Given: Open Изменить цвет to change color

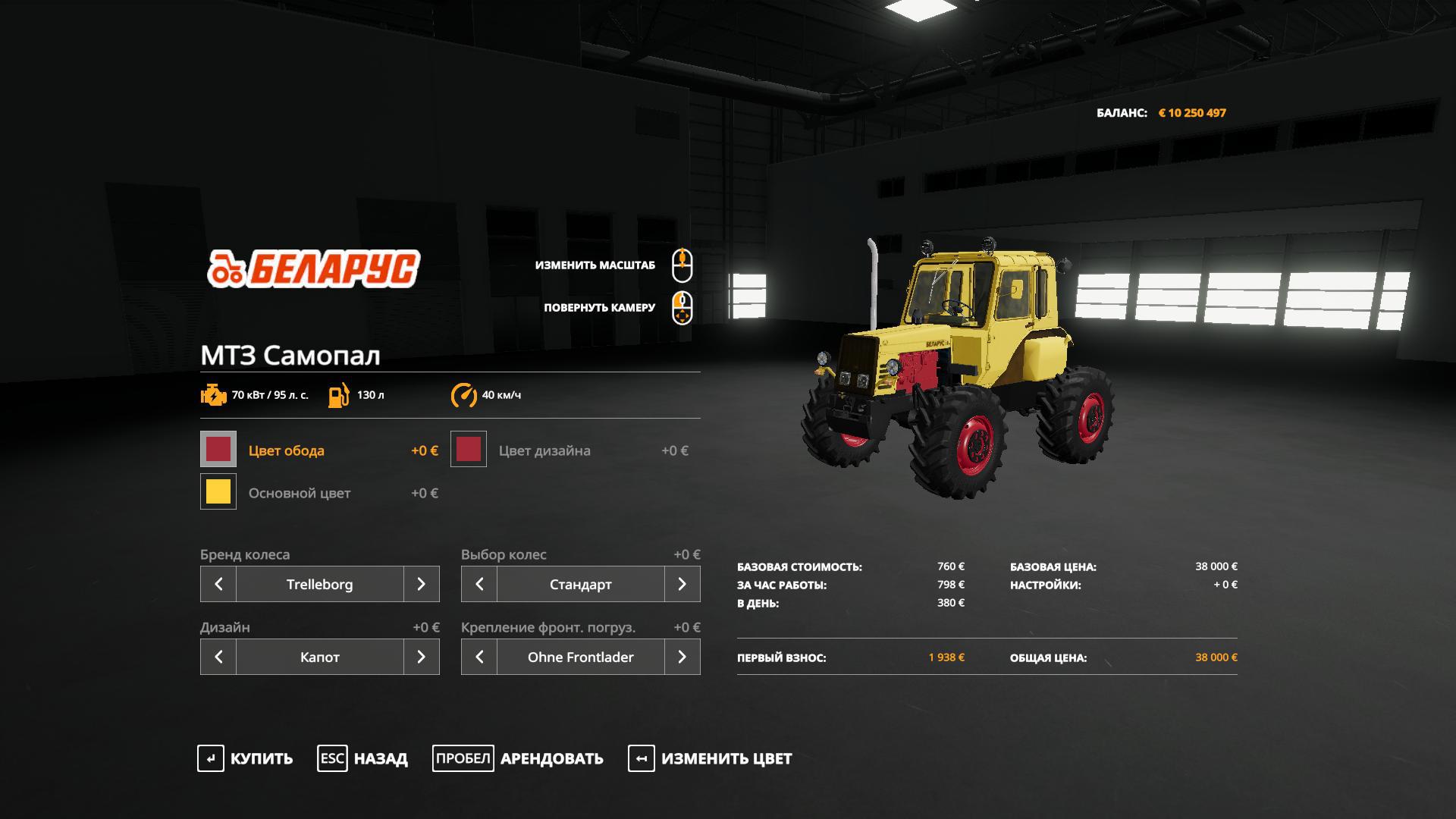Looking at the screenshot, I should [x=710, y=758].
